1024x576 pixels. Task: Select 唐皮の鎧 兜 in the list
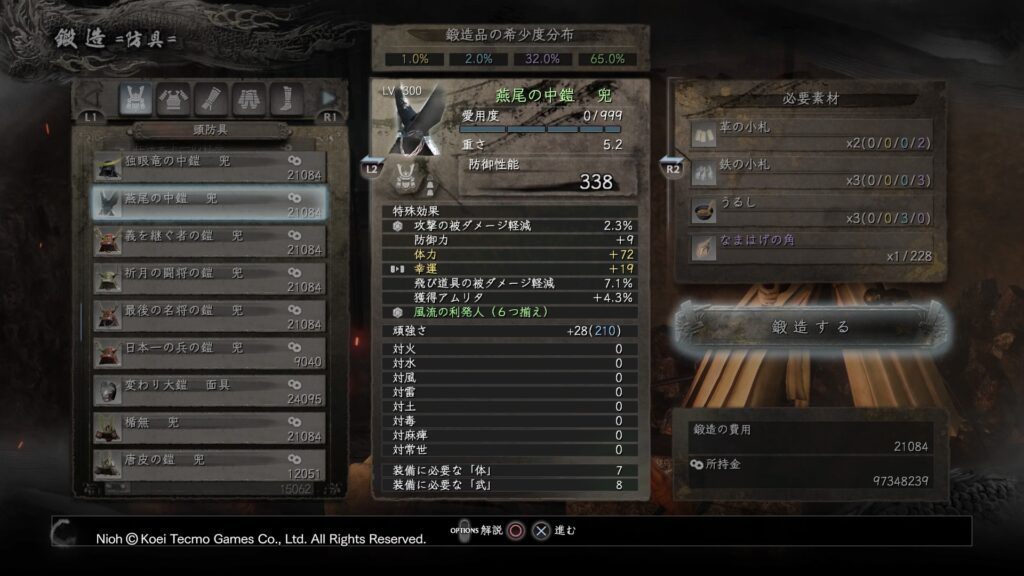point(208,465)
